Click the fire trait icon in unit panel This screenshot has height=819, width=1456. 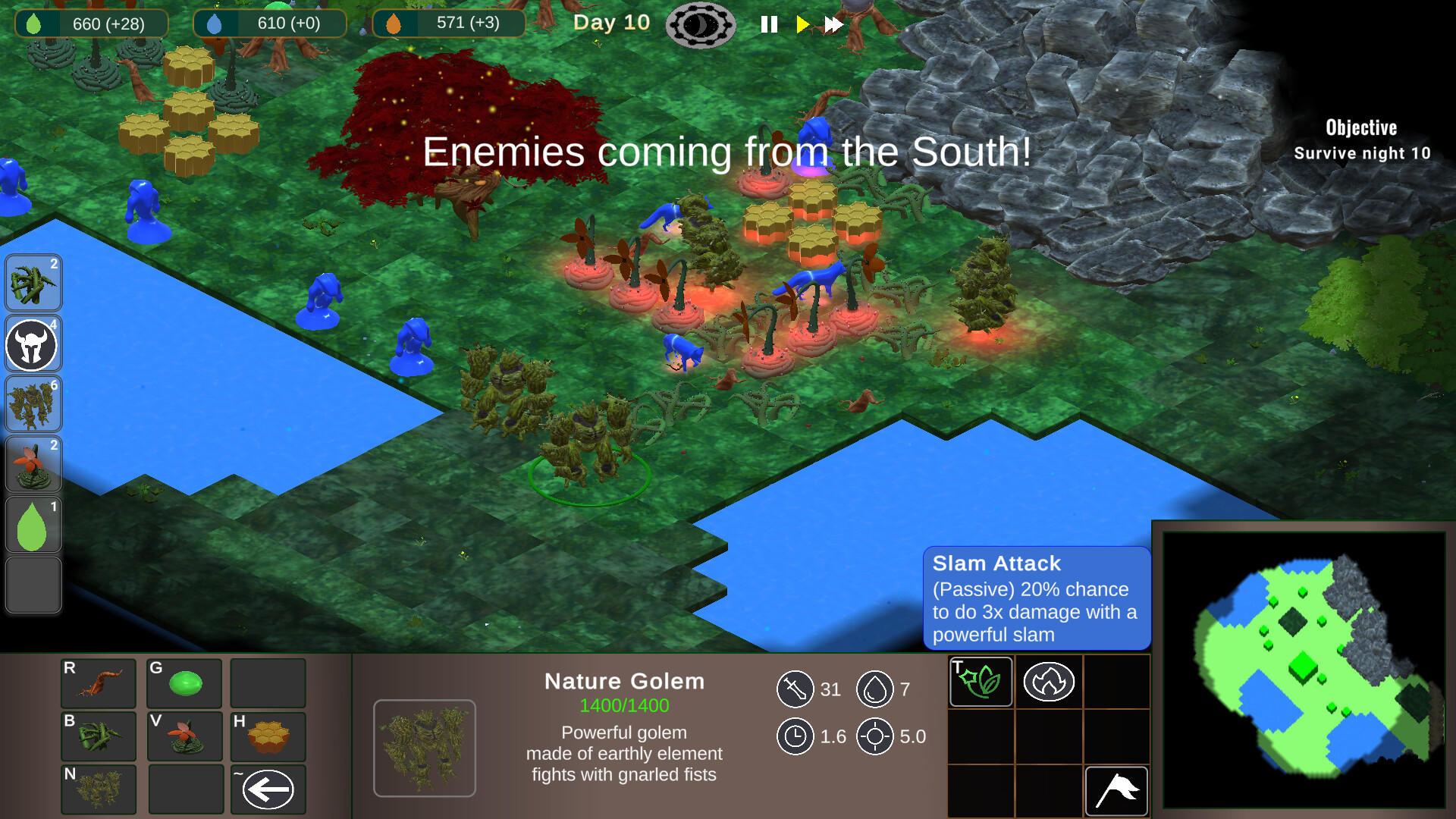coord(1048,682)
